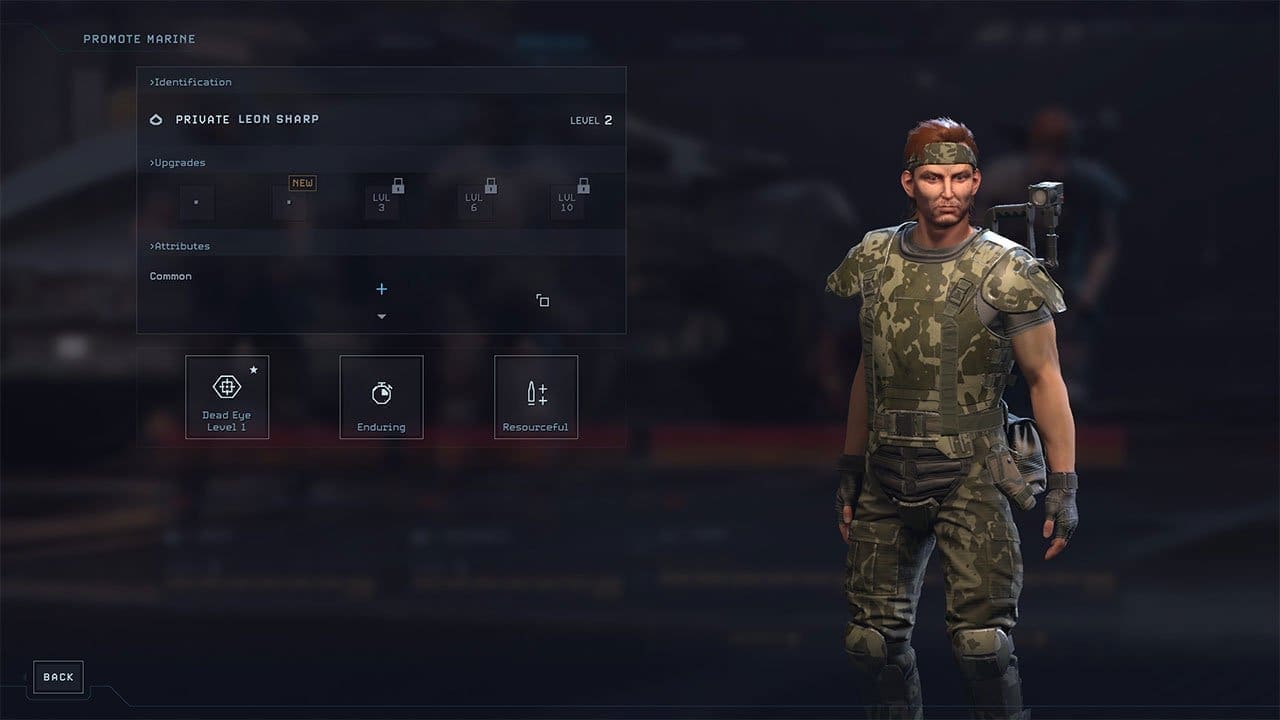Select the locked LVL 3 upgrade slot
The height and width of the screenshot is (720, 1280).
click(x=381, y=203)
